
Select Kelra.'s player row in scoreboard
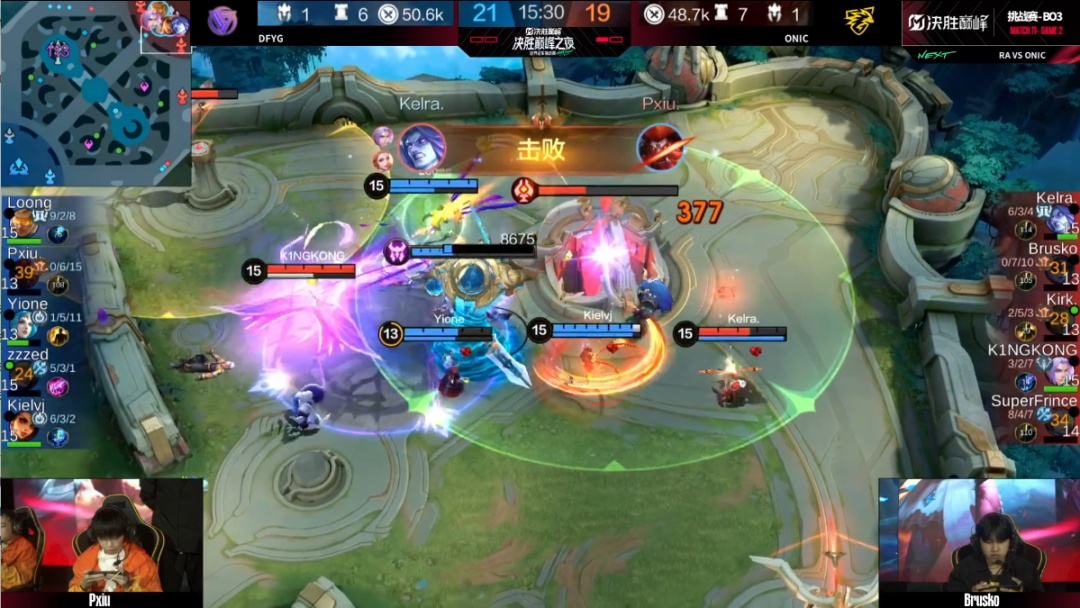click(x=1041, y=214)
